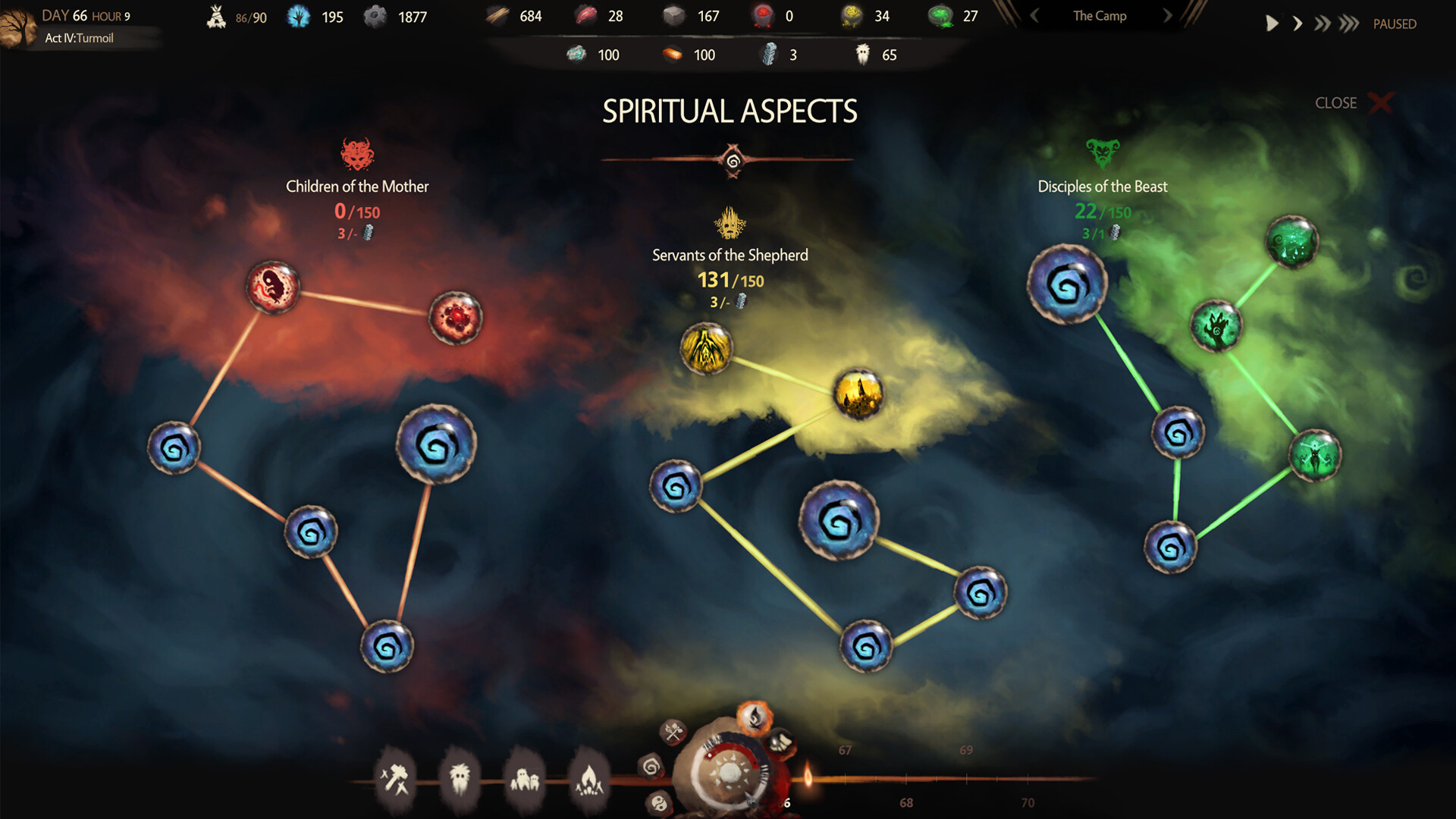Open the hammer build menu icon
1456x819 pixels.
395,778
